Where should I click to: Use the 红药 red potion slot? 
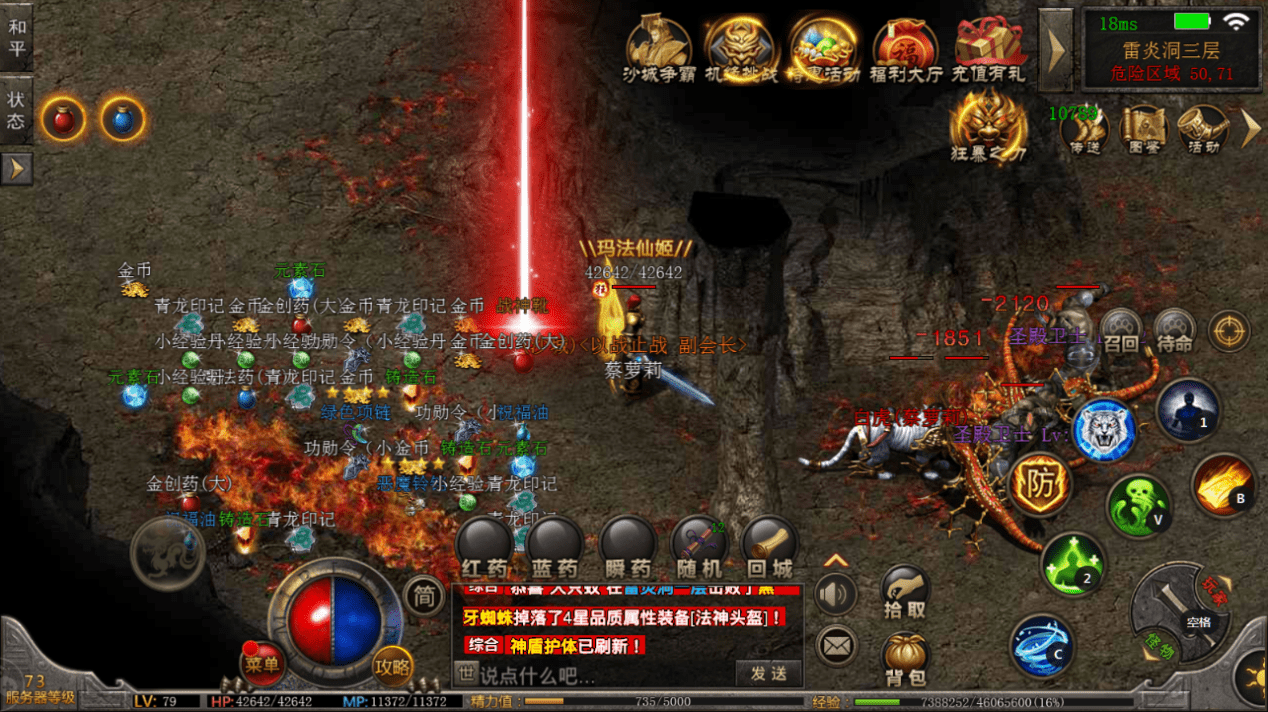pyautogui.click(x=484, y=546)
